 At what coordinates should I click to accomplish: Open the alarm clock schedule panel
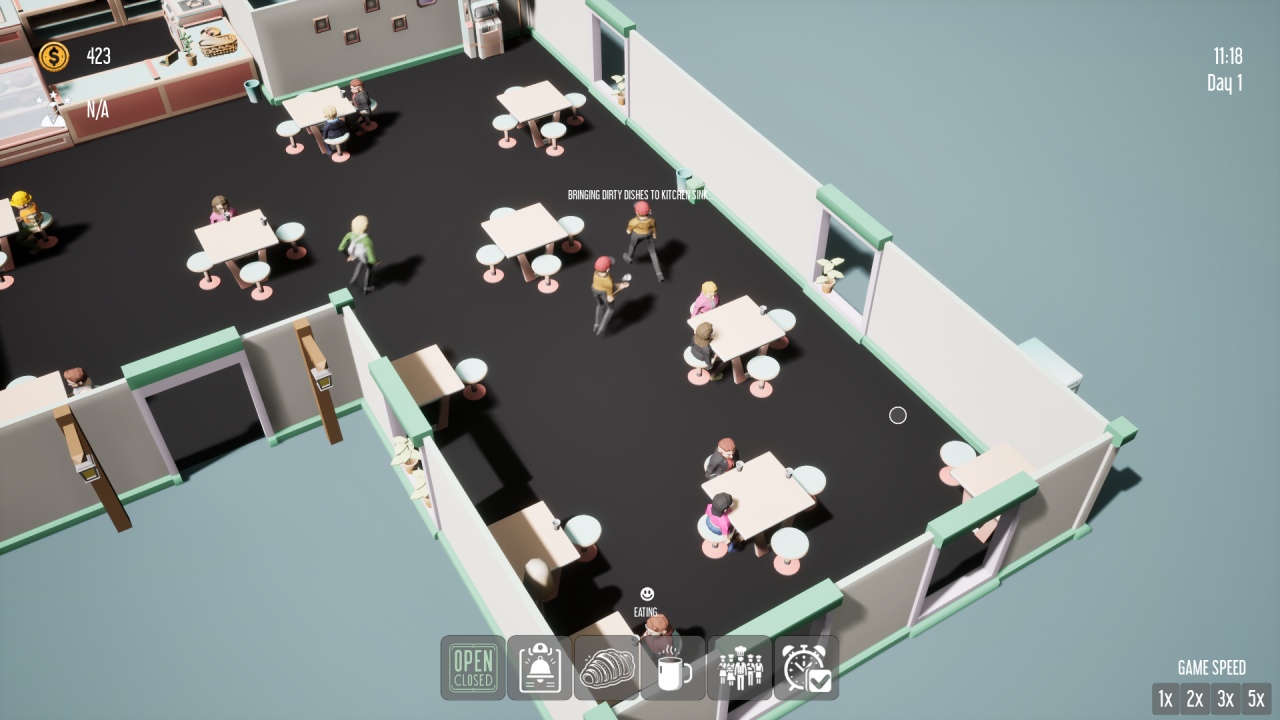pos(805,668)
